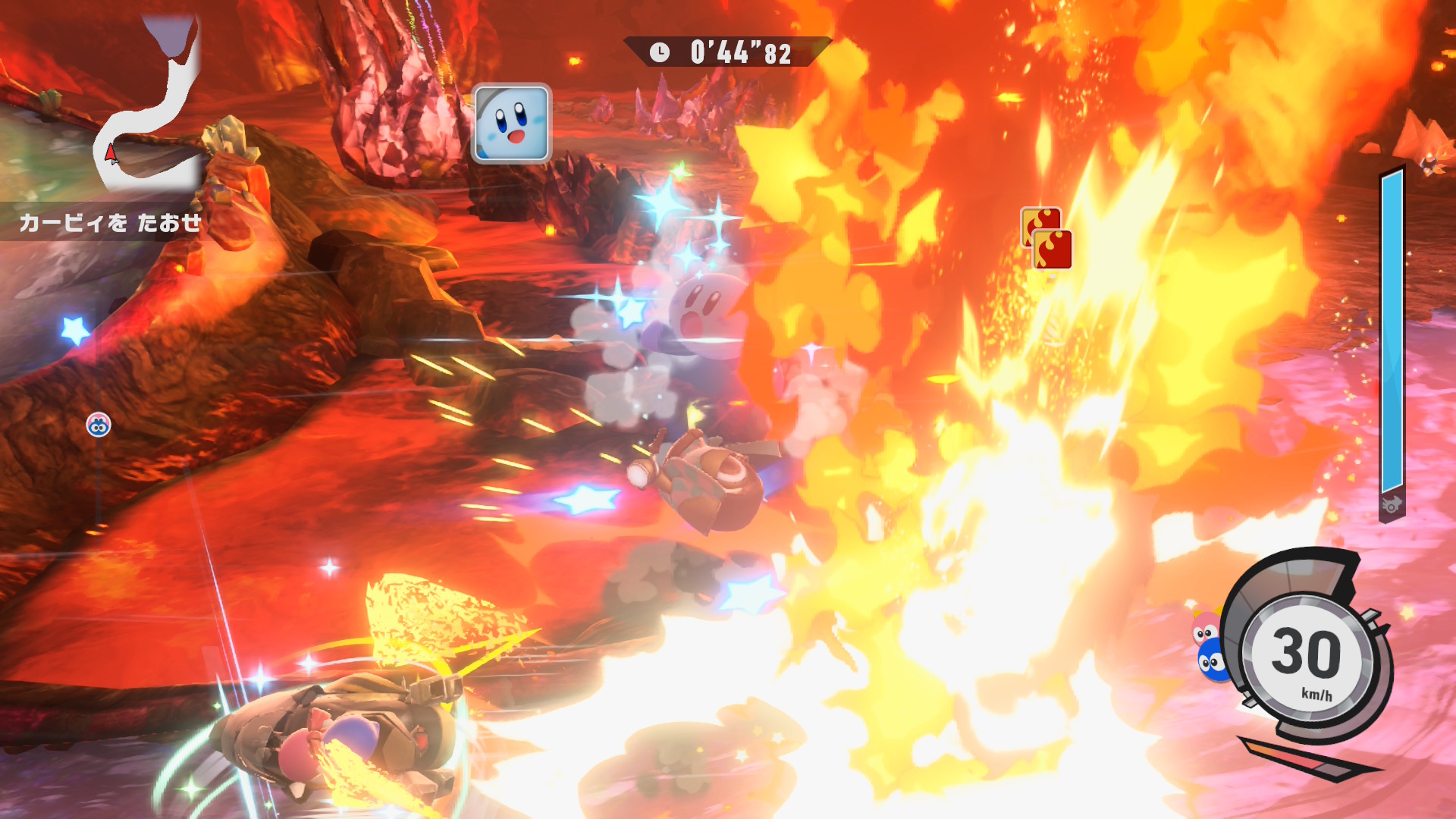Select the front red fire patch icon
This screenshot has height=819, width=1456.
(1053, 249)
